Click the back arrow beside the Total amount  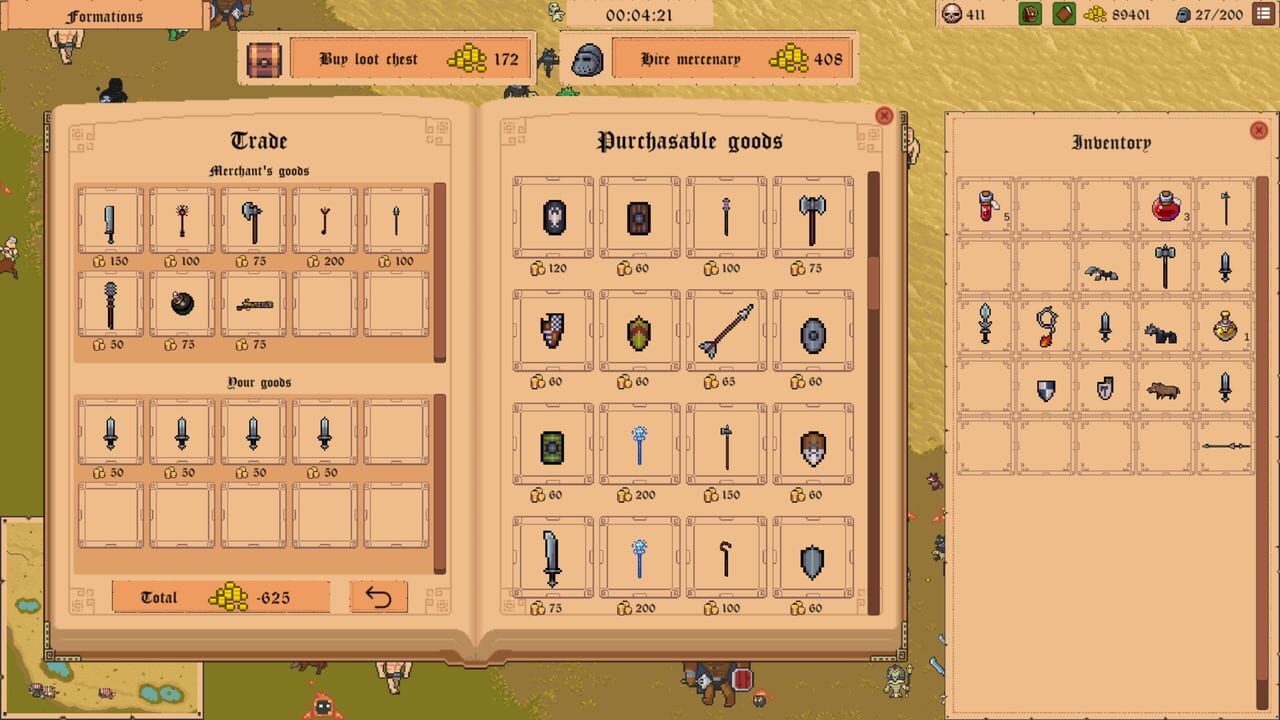[378, 597]
